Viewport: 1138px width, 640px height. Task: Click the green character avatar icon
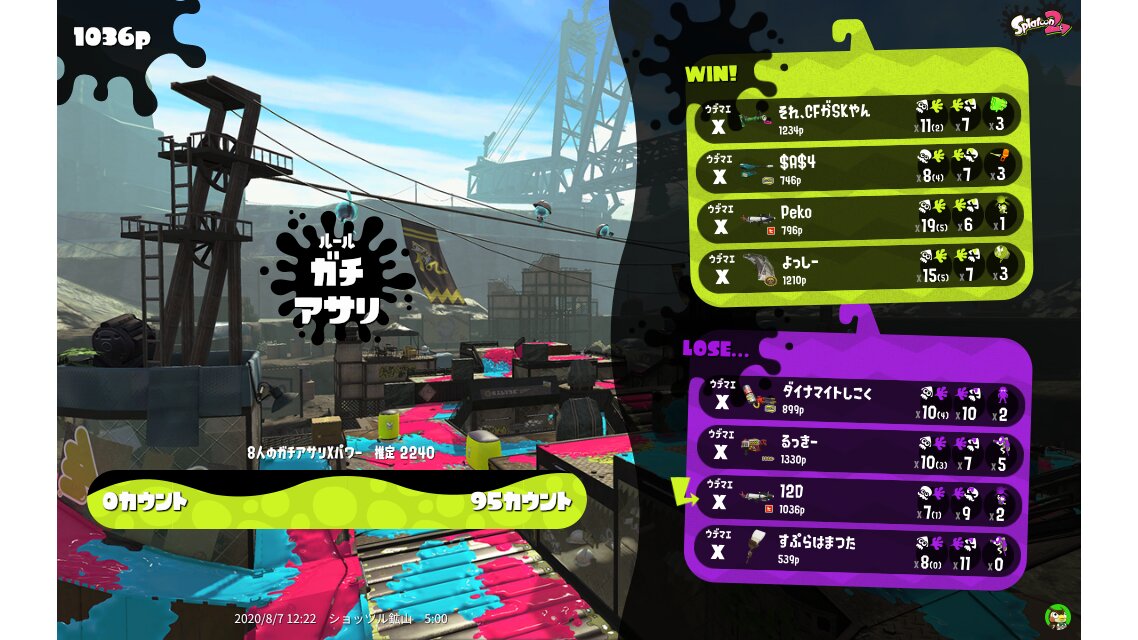pos(1057,616)
